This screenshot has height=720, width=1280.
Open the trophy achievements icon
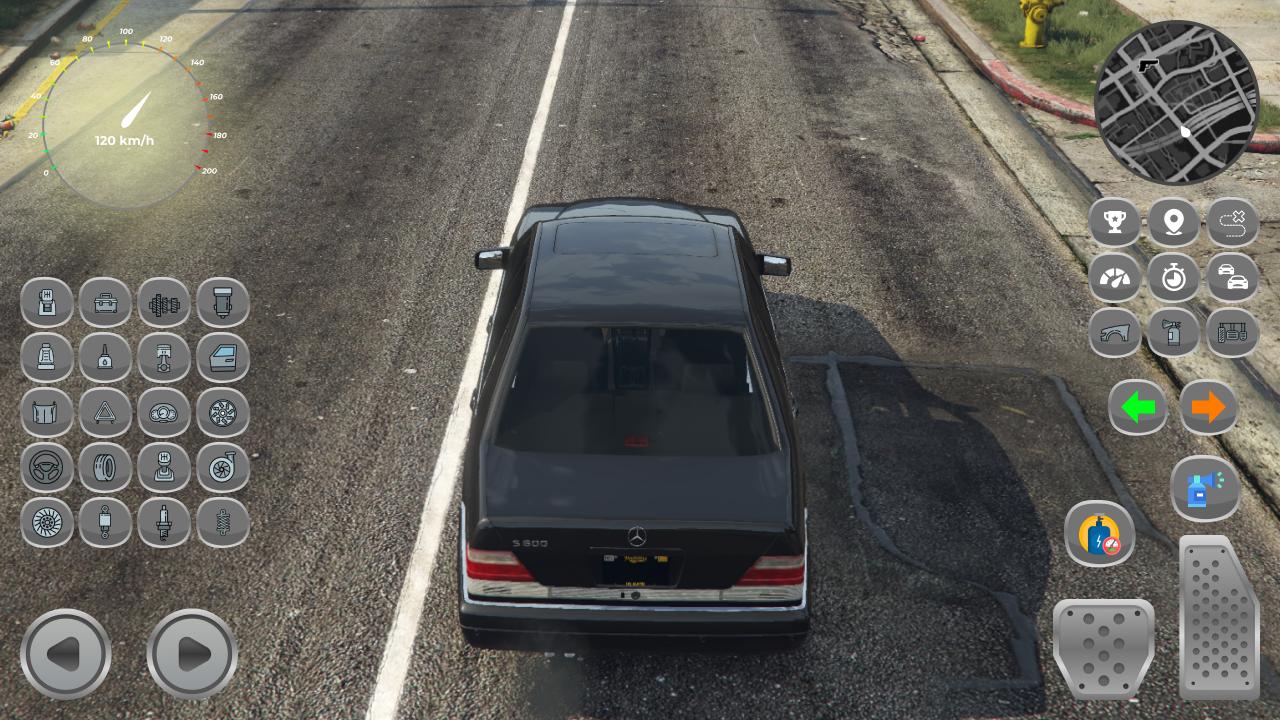1114,222
